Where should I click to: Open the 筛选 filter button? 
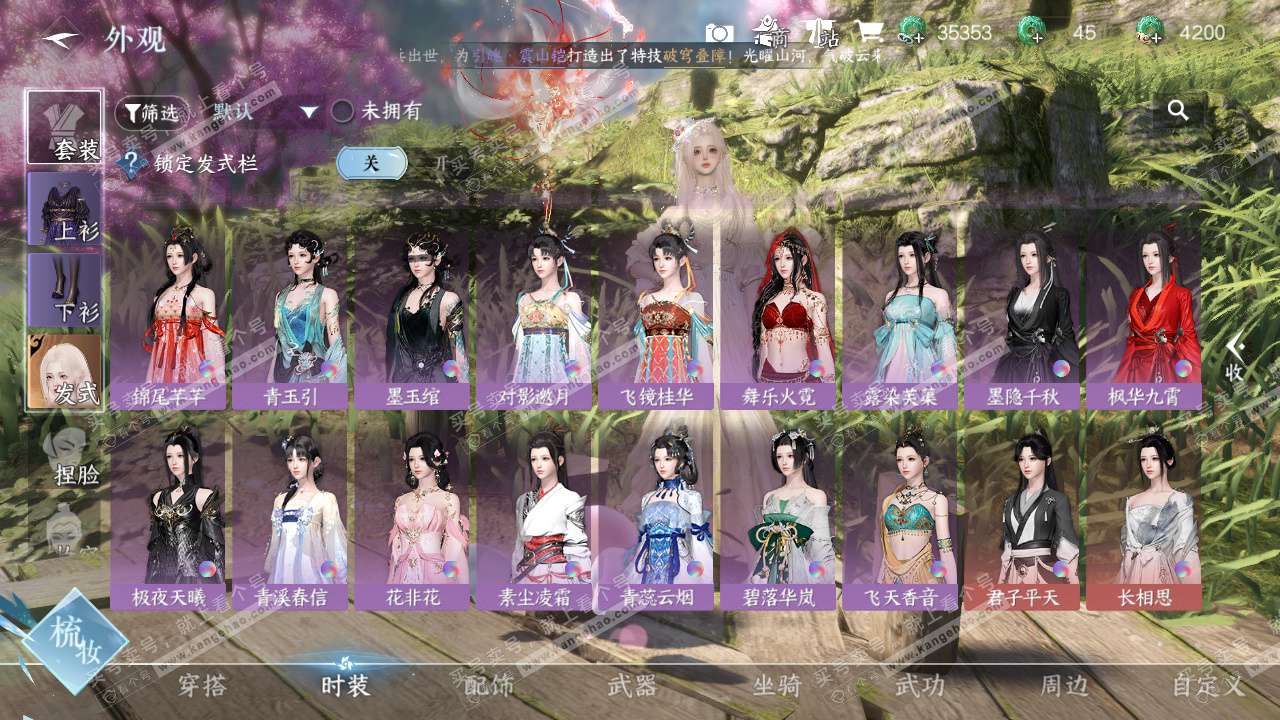(x=151, y=113)
